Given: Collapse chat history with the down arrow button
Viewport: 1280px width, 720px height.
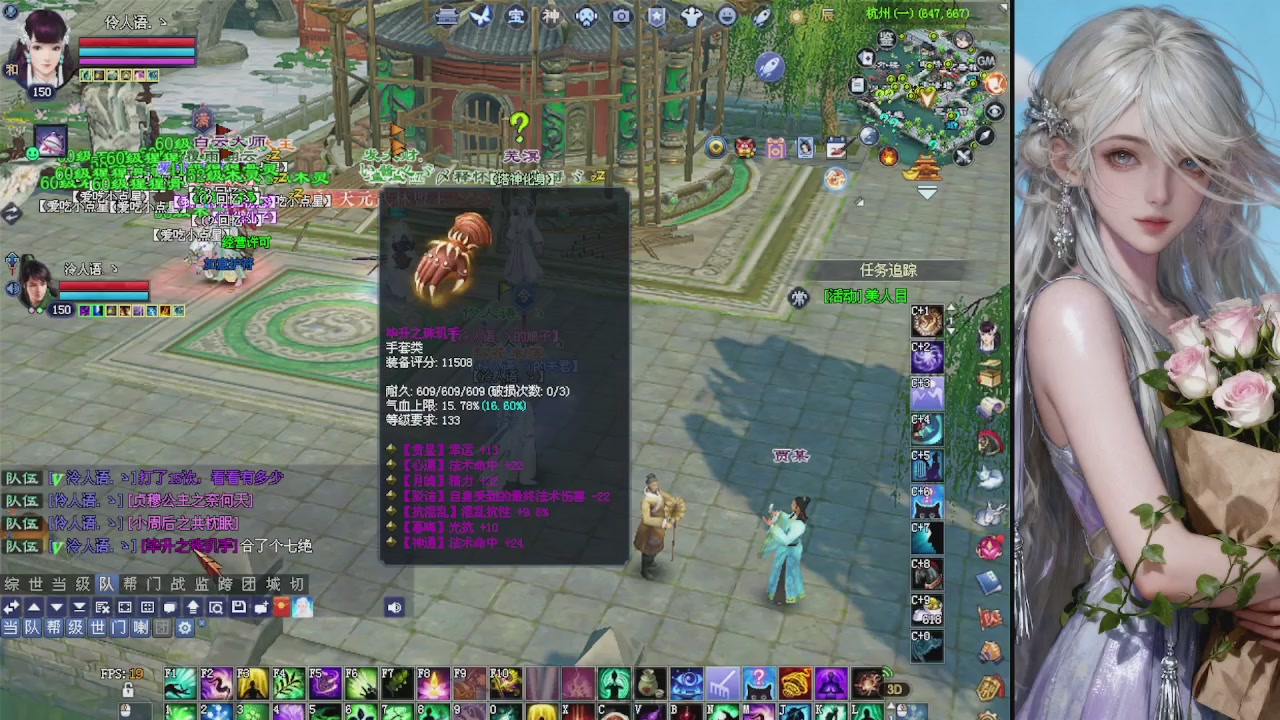Looking at the screenshot, I should 54,607.
